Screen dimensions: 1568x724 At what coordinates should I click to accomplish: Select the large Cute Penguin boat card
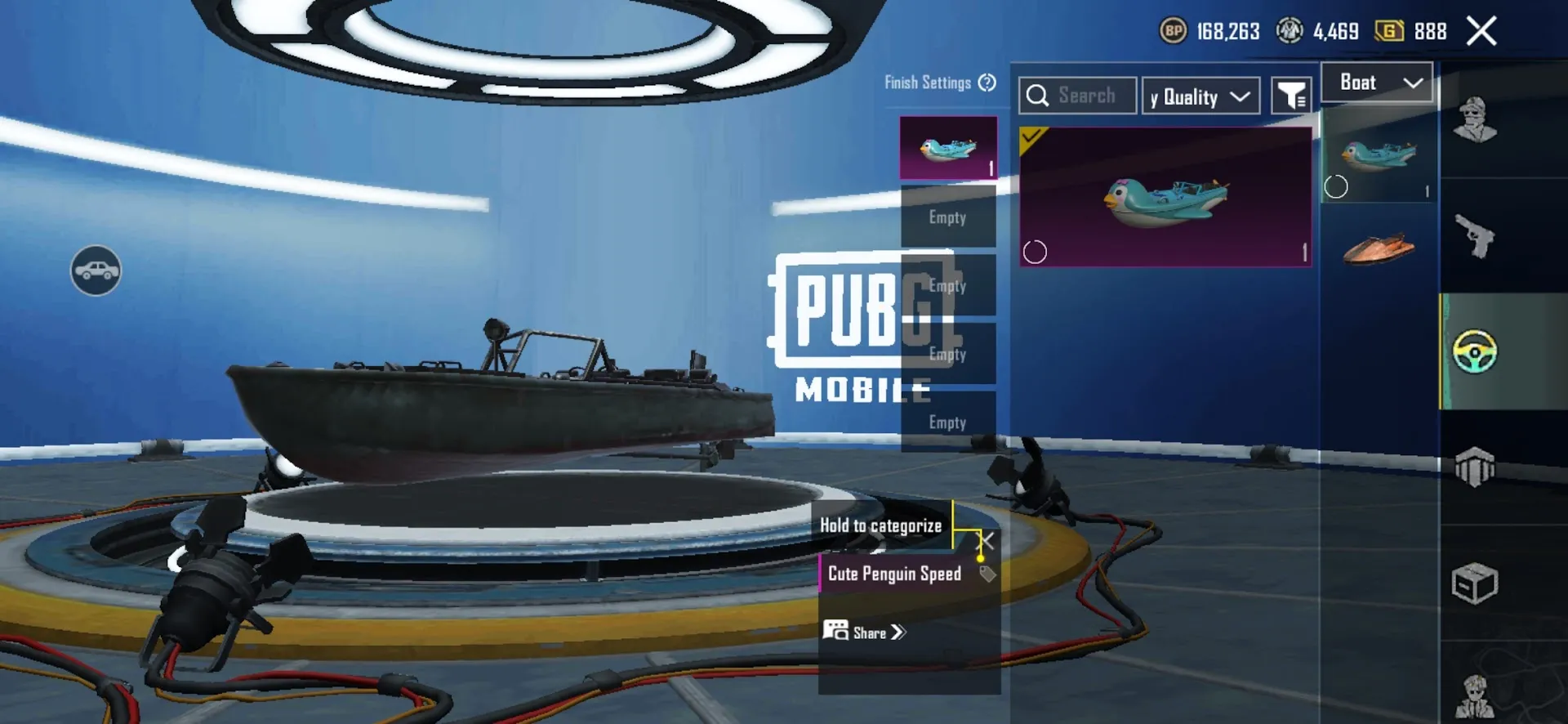tap(1165, 197)
